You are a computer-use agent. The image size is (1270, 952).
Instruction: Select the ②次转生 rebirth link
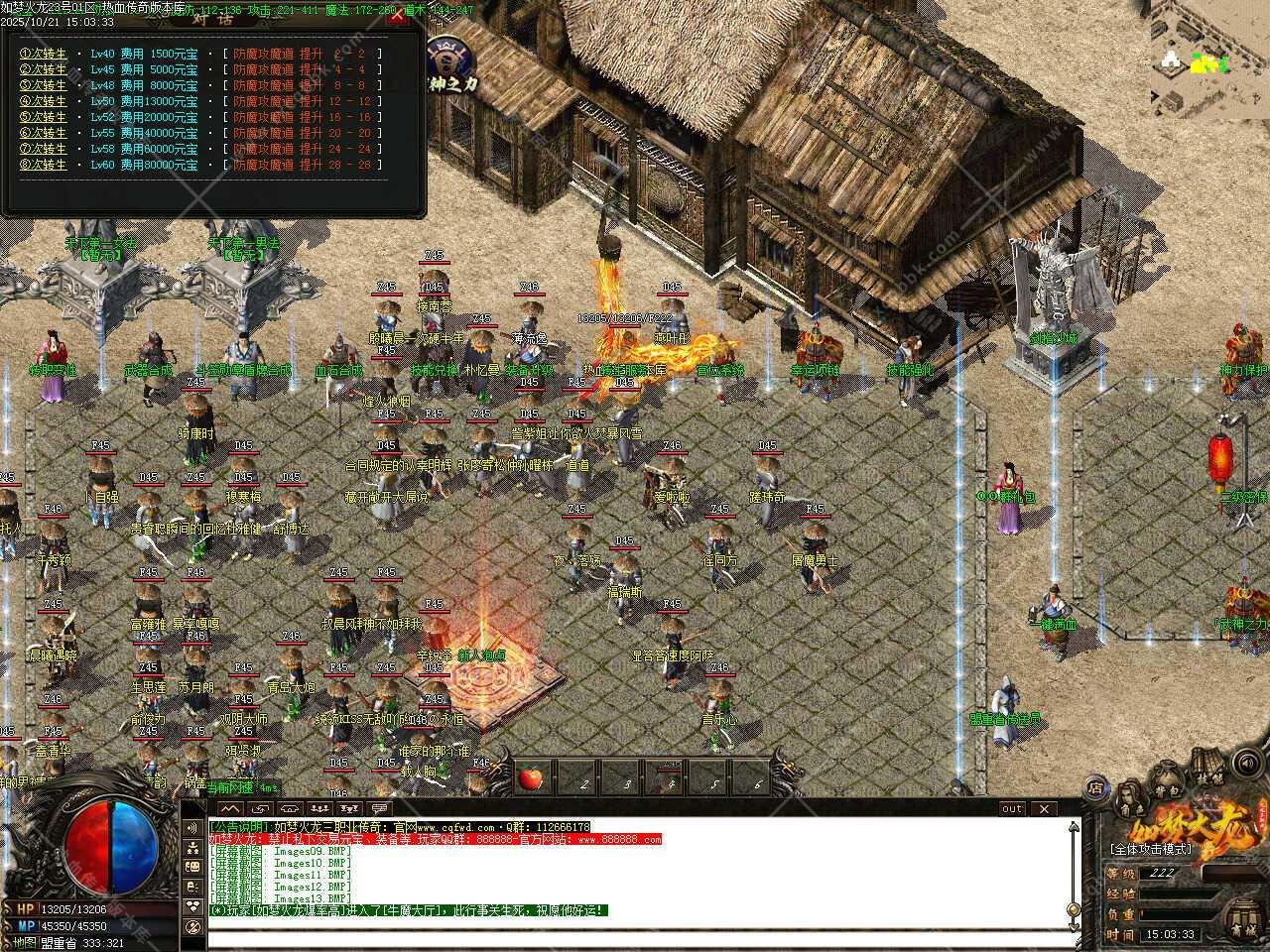(44, 69)
